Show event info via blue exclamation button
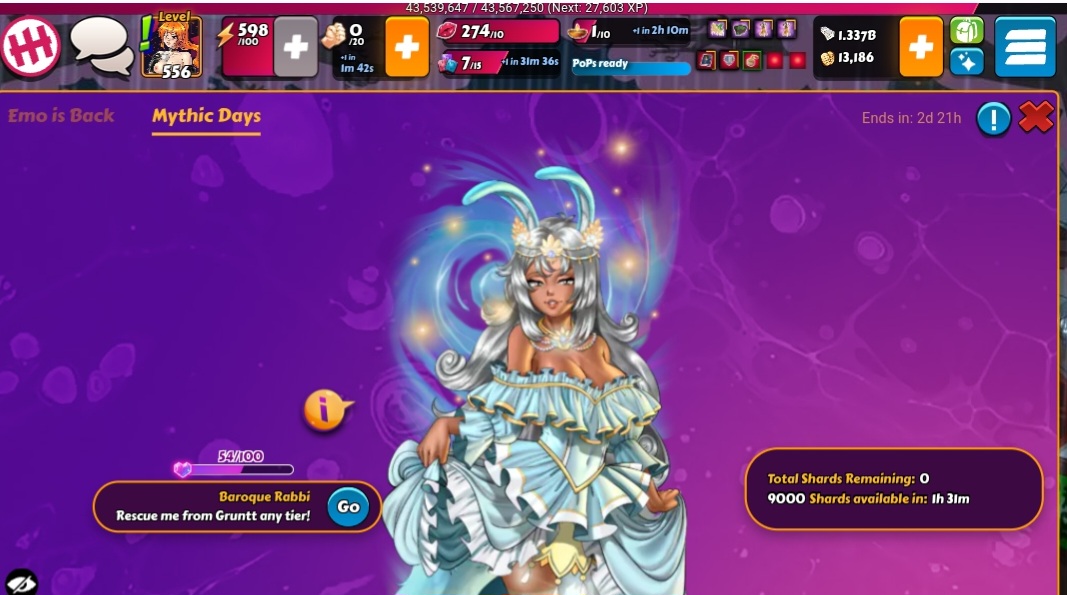 [993, 119]
